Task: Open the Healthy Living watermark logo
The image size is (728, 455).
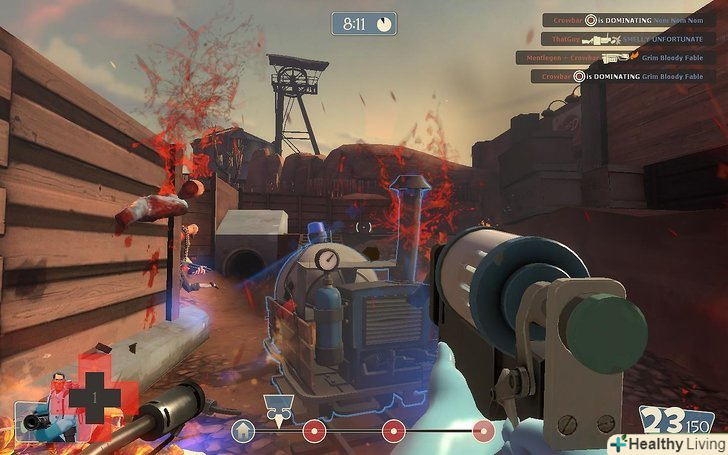Action: point(665,442)
